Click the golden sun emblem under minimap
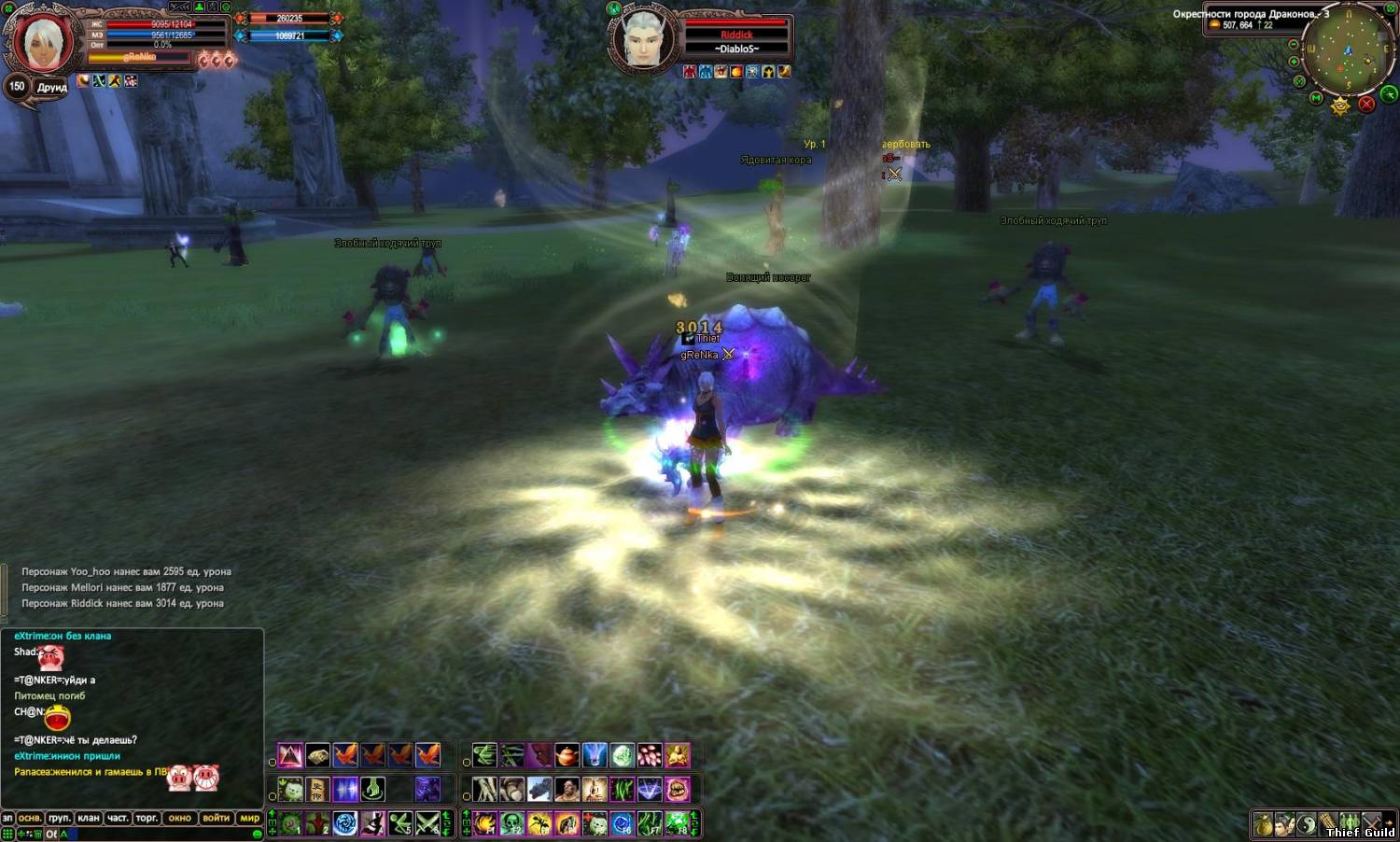 (1341, 105)
